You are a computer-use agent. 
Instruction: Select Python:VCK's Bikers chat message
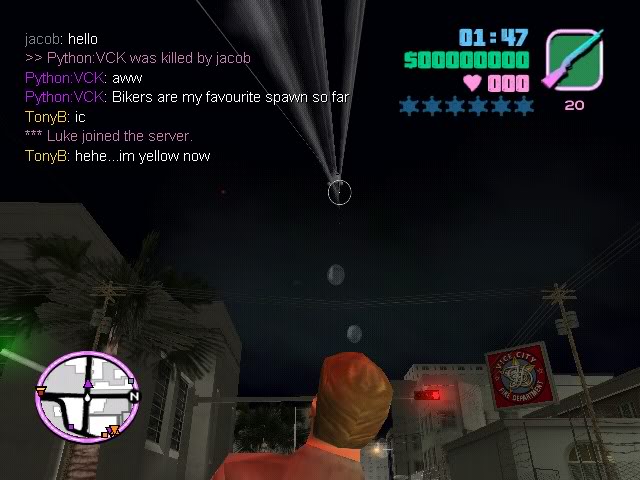click(187, 97)
